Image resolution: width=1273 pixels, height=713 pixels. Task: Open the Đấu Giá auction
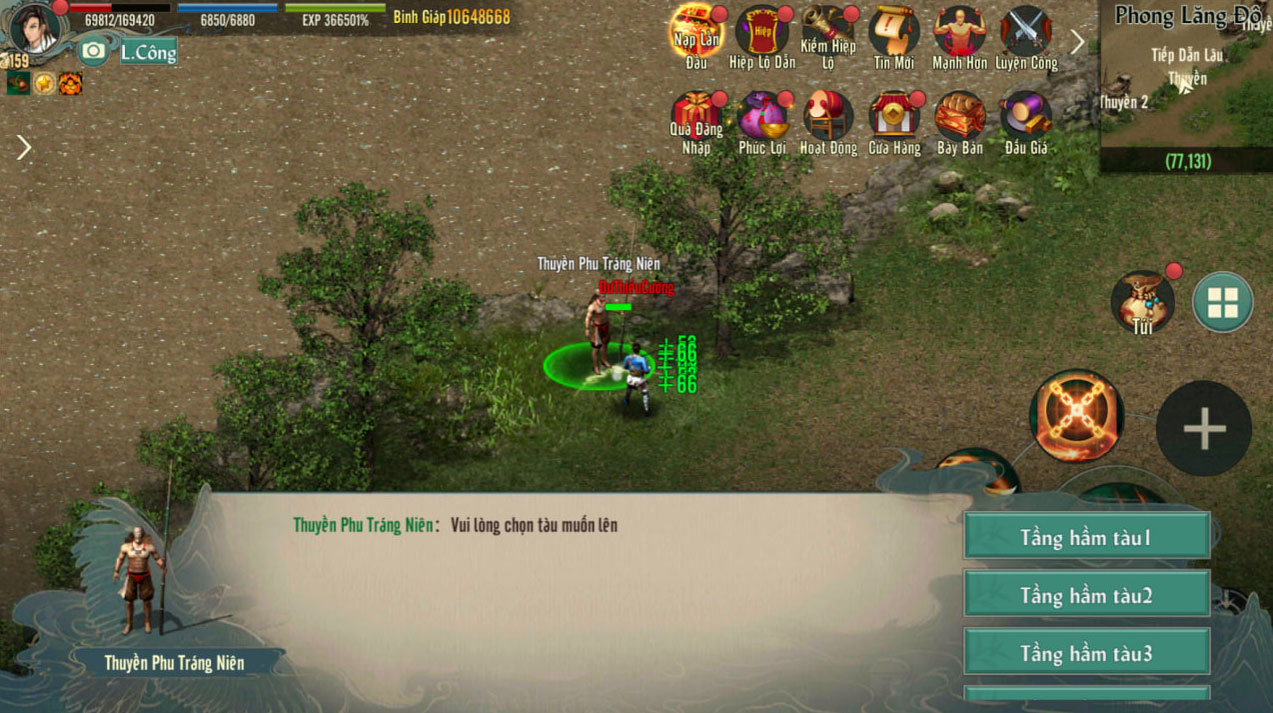pyautogui.click(x=1026, y=117)
